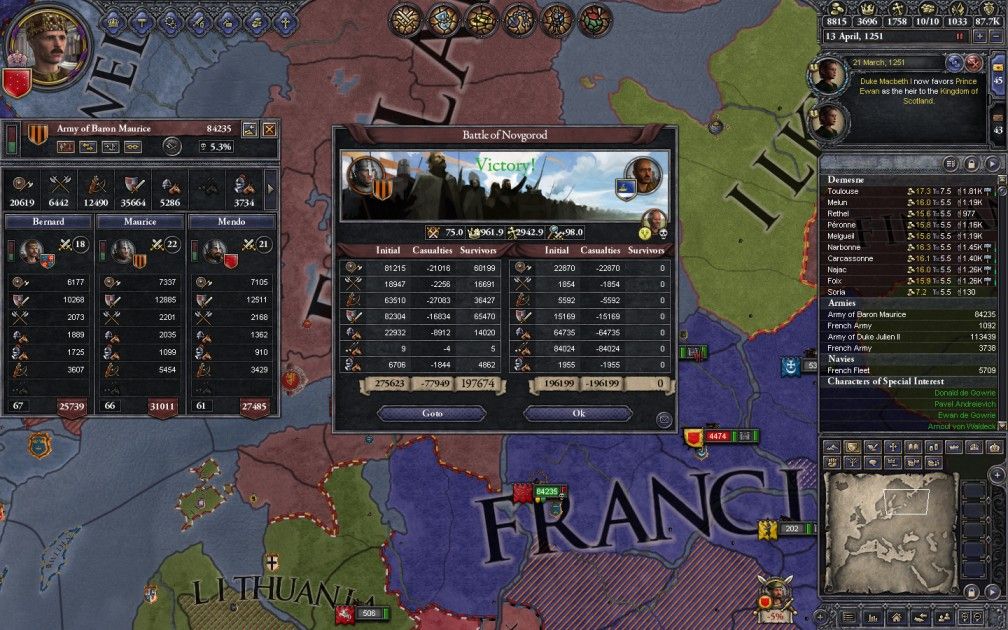Screen dimensions: 1008x630
Task: Select French Fleet in the Navies list
Action: (850, 370)
